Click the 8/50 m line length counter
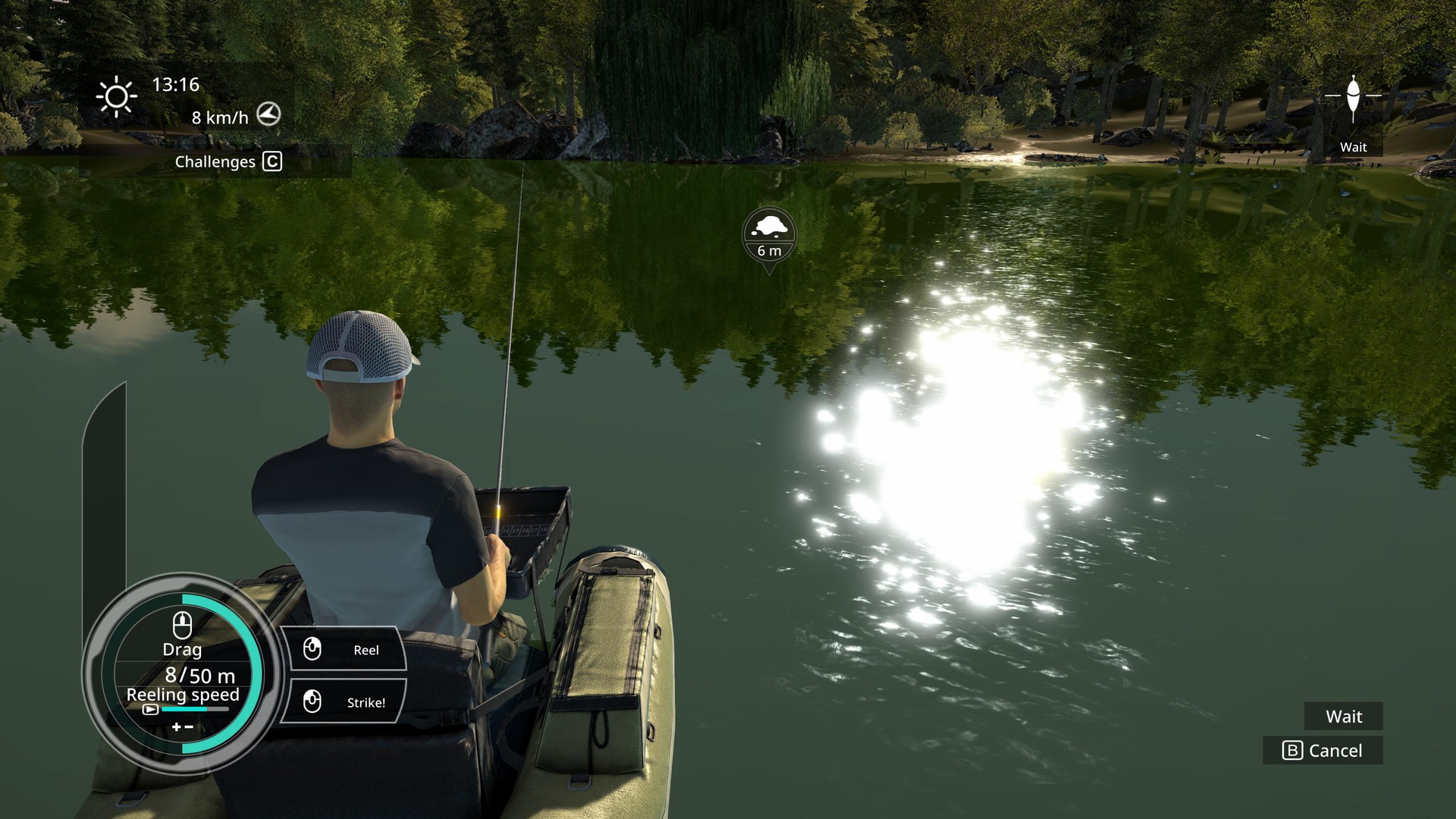 point(199,676)
